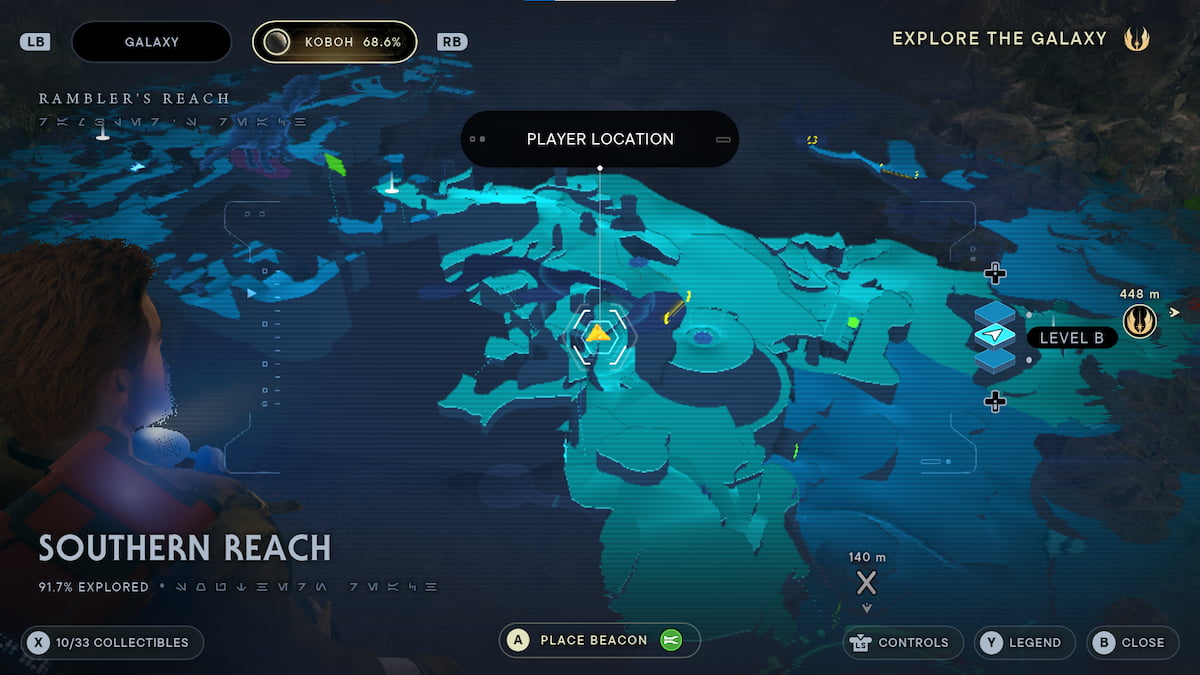Click the yellow player location marker
Image resolution: width=1200 pixels, height=675 pixels.
(x=598, y=334)
